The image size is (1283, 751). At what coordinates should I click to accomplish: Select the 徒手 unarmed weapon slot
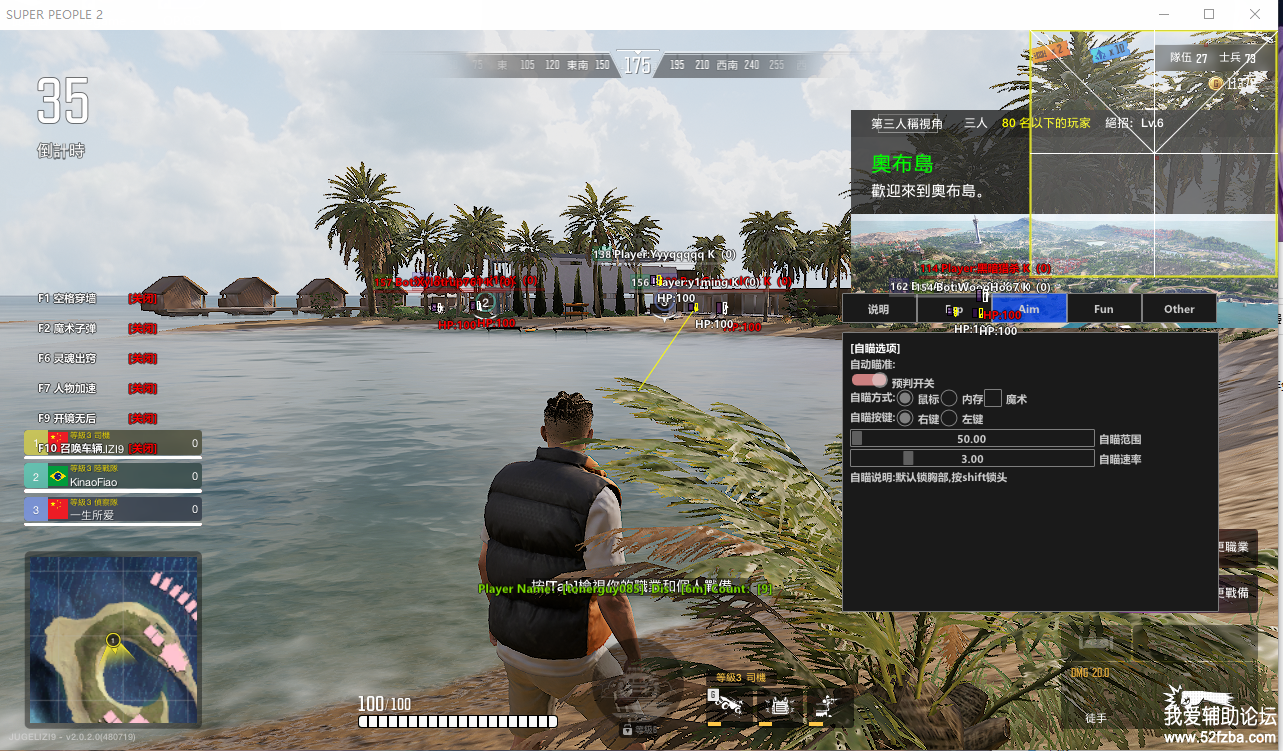[1097, 718]
